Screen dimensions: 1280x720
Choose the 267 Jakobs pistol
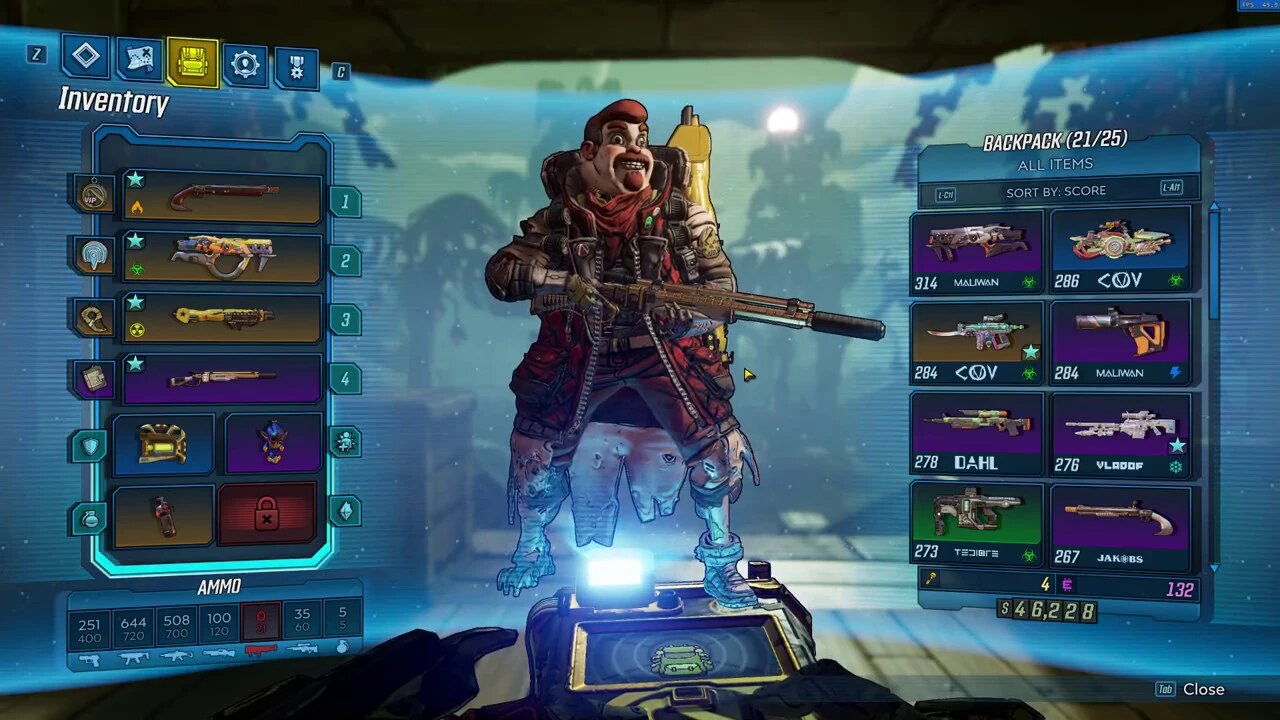[x=1120, y=524]
